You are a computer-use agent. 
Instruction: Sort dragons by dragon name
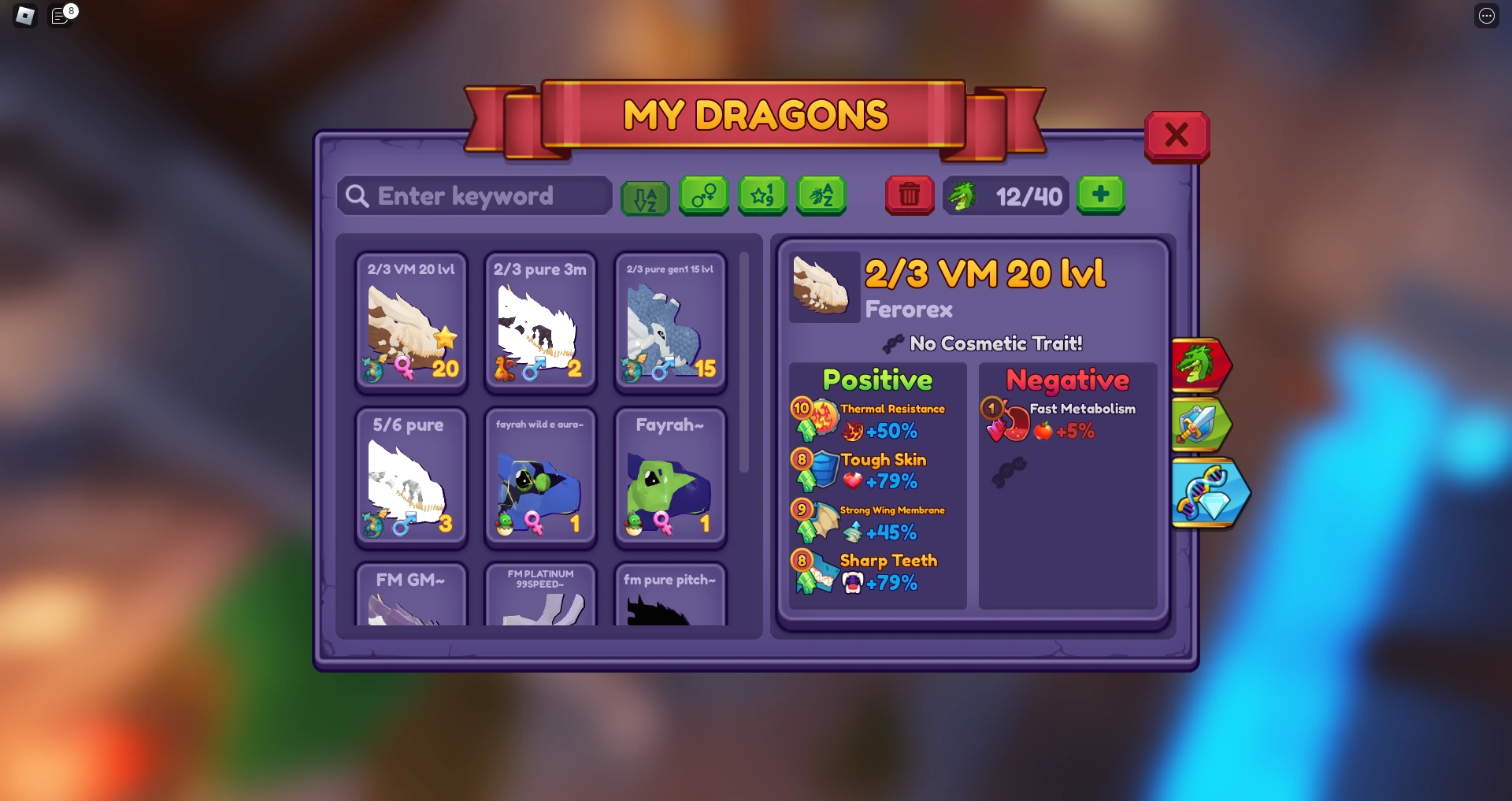point(821,196)
